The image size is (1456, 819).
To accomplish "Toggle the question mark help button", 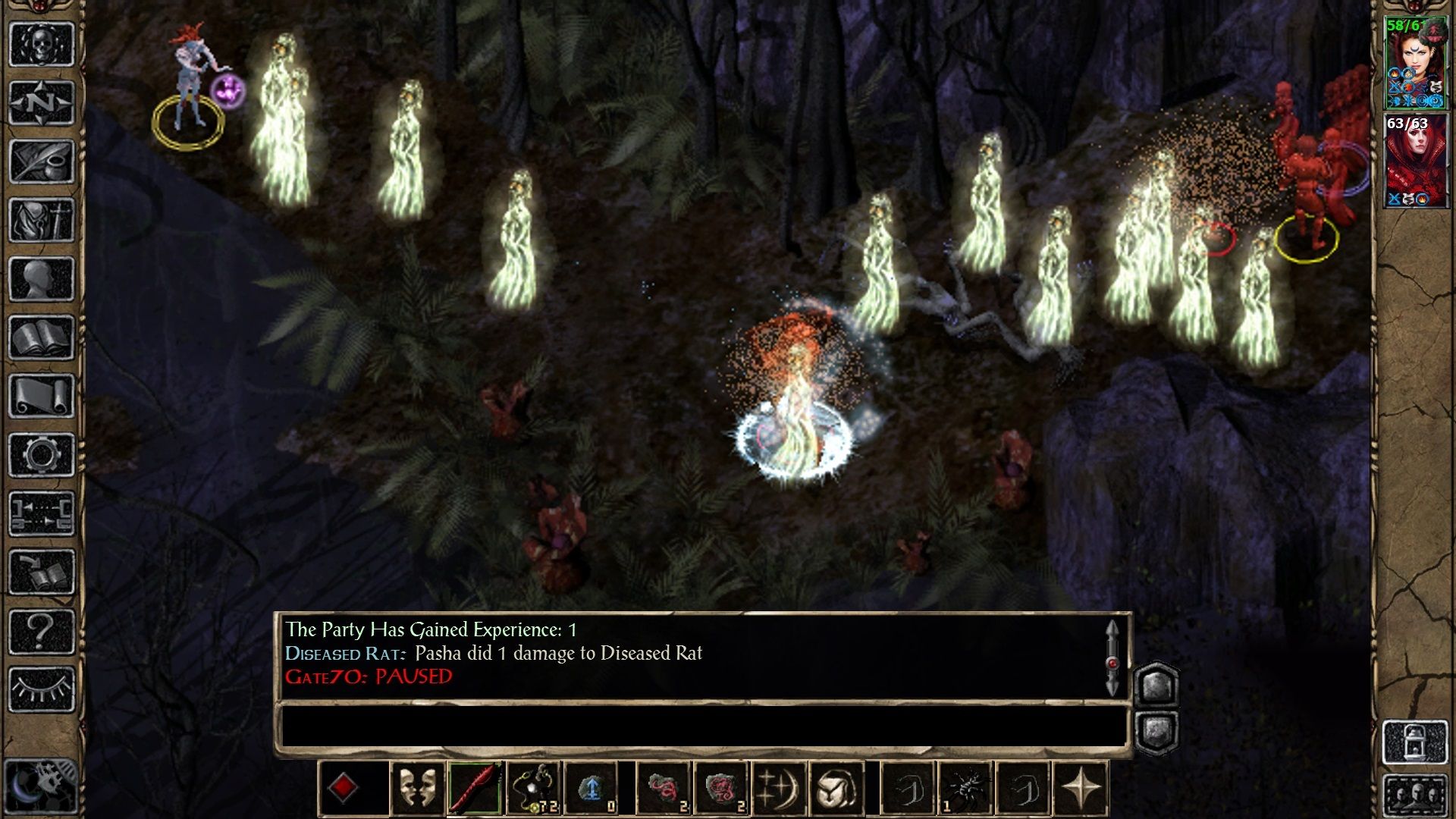I will pos(41,631).
